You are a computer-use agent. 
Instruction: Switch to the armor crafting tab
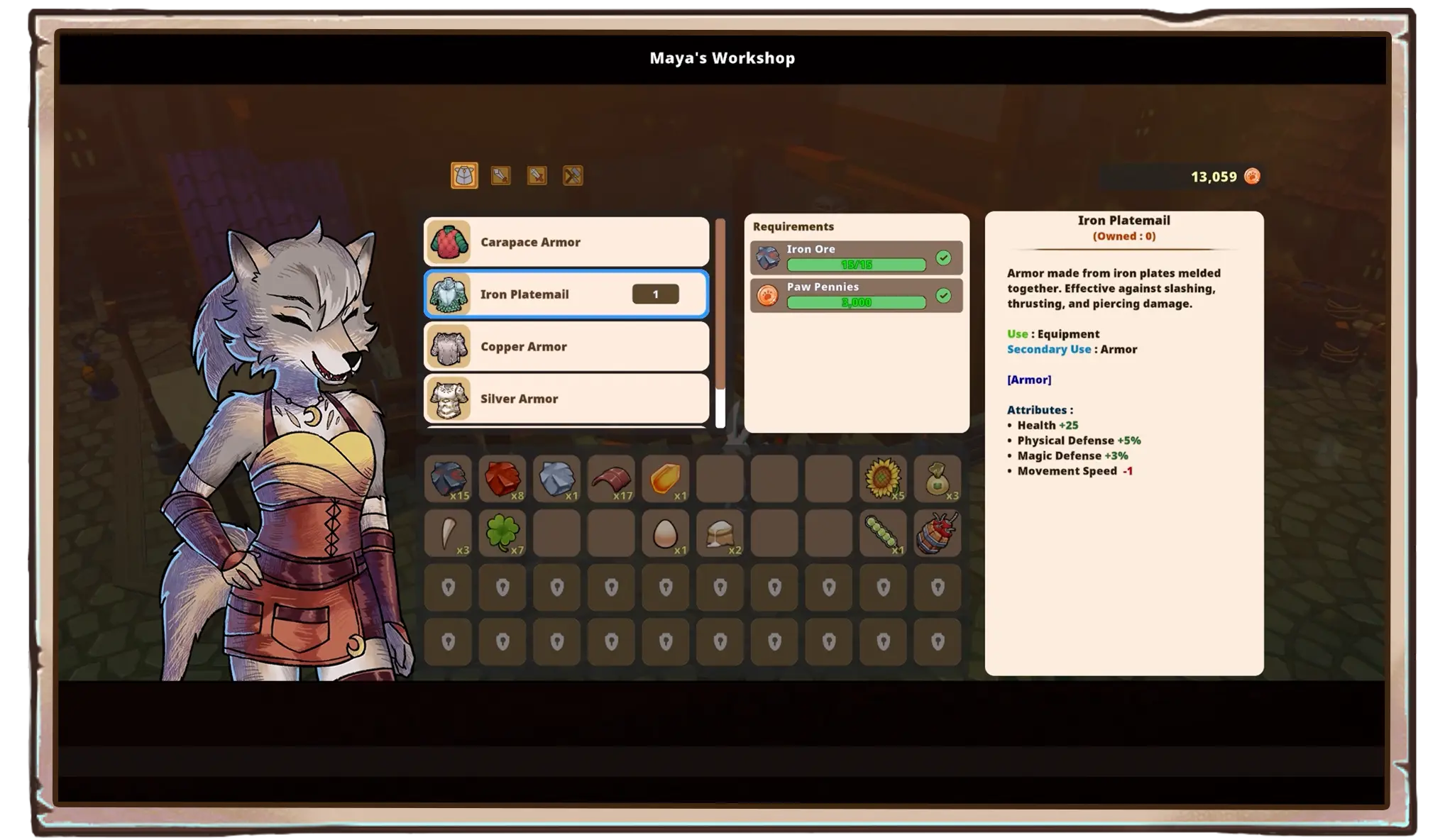[x=464, y=175]
